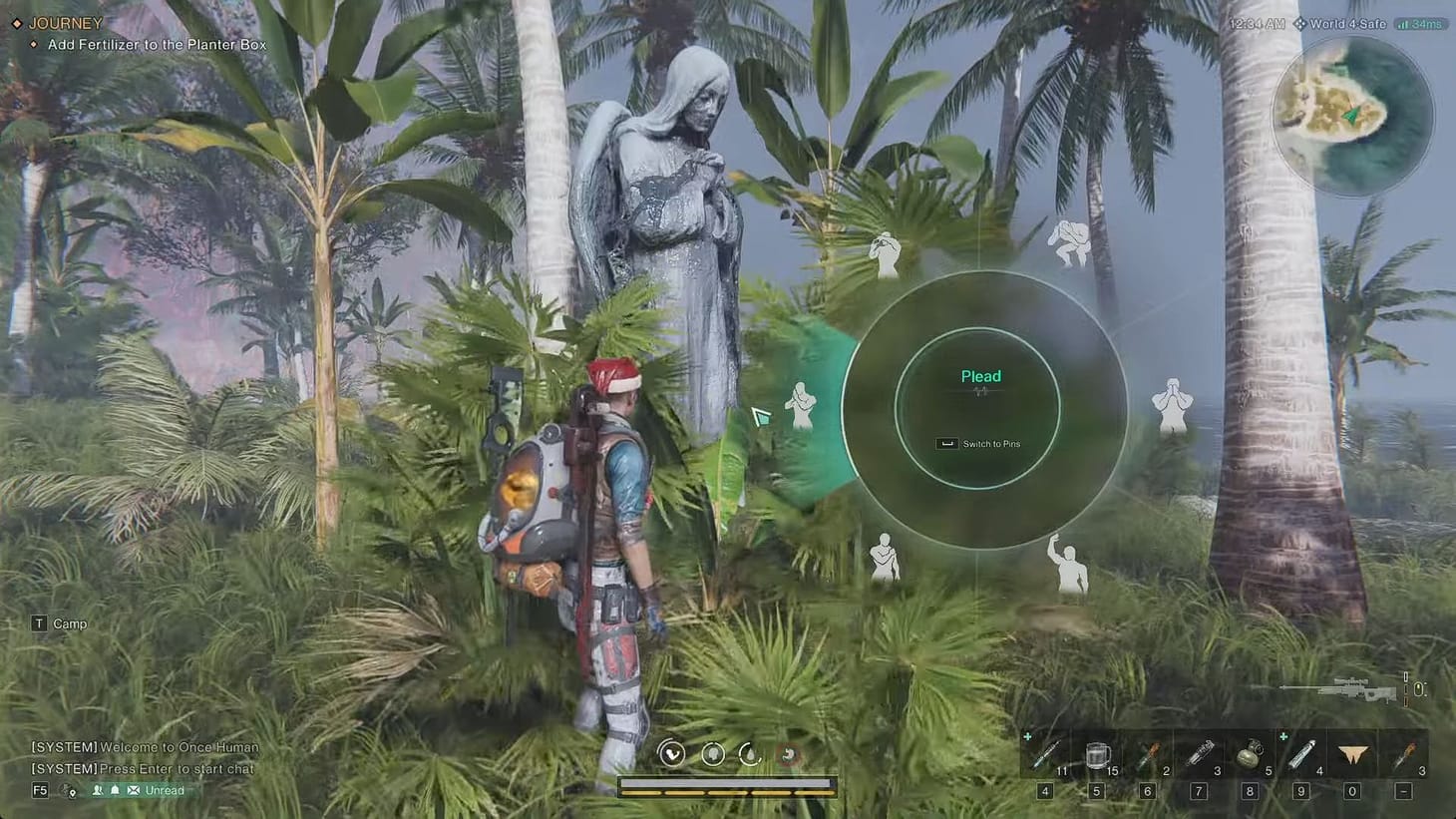Screen dimensions: 1456x819
Task: Click the sanity arrow circle indicator bottom center
Action: coord(670,754)
